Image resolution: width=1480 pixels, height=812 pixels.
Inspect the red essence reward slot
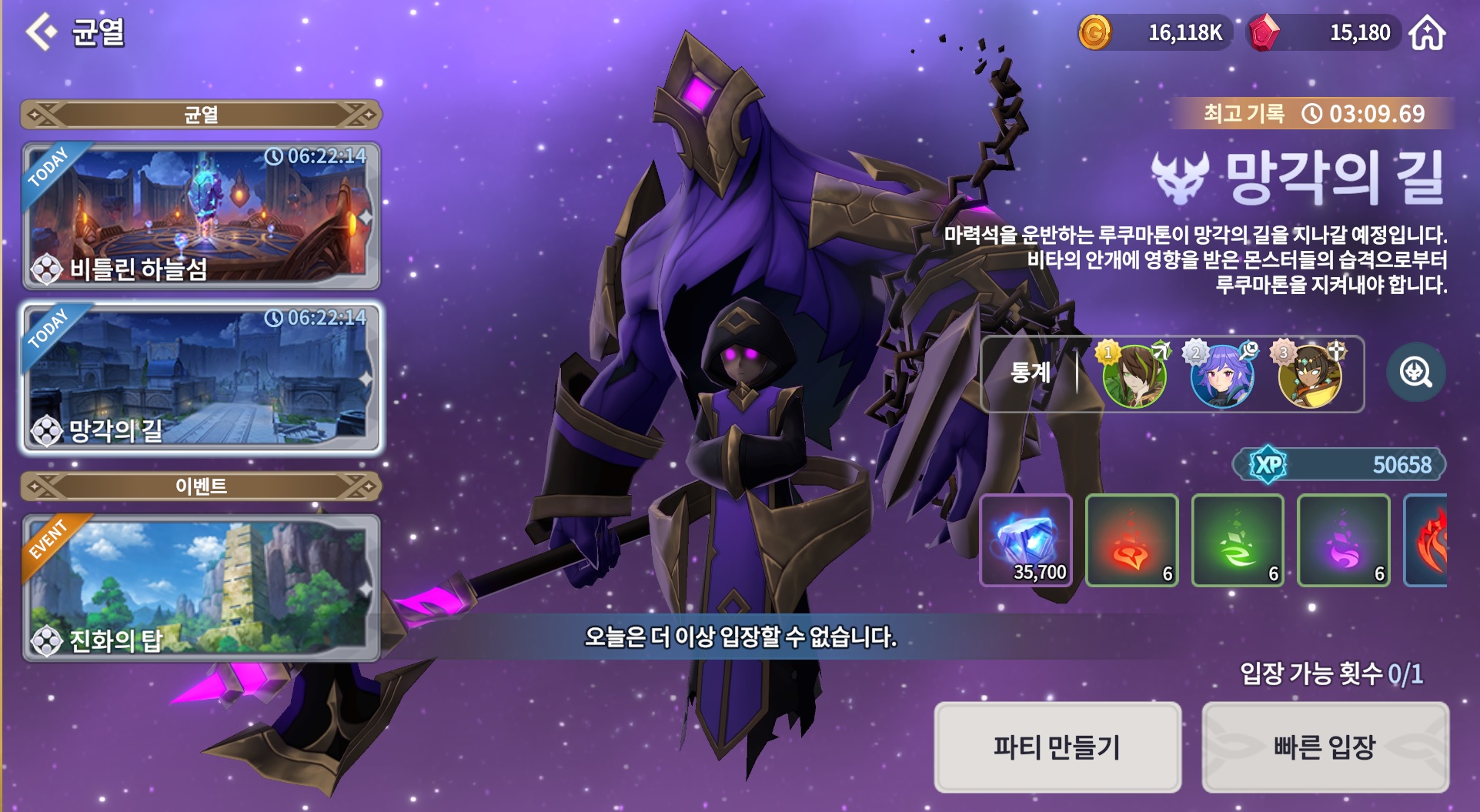[x=1131, y=540]
